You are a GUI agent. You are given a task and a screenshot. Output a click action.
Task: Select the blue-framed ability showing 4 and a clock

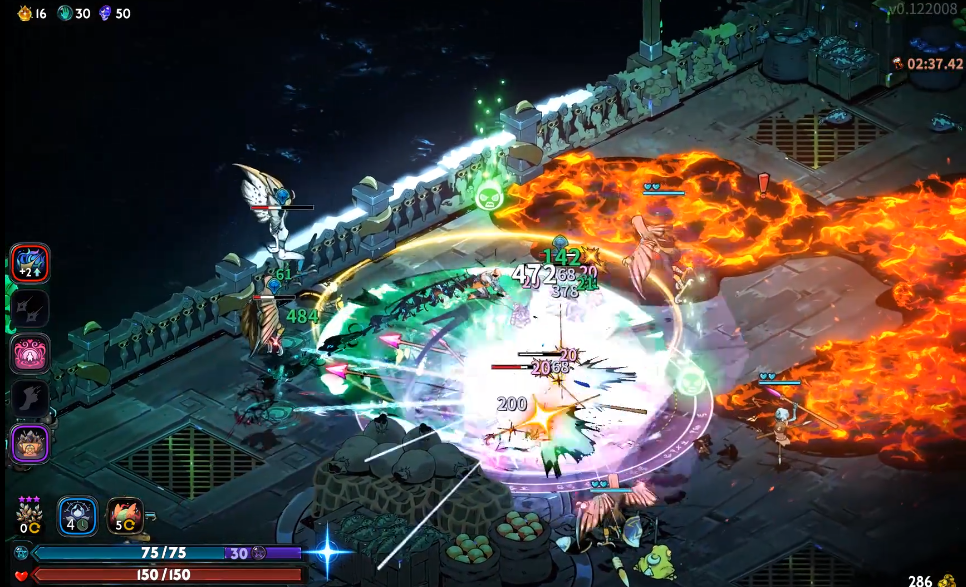[x=77, y=516]
